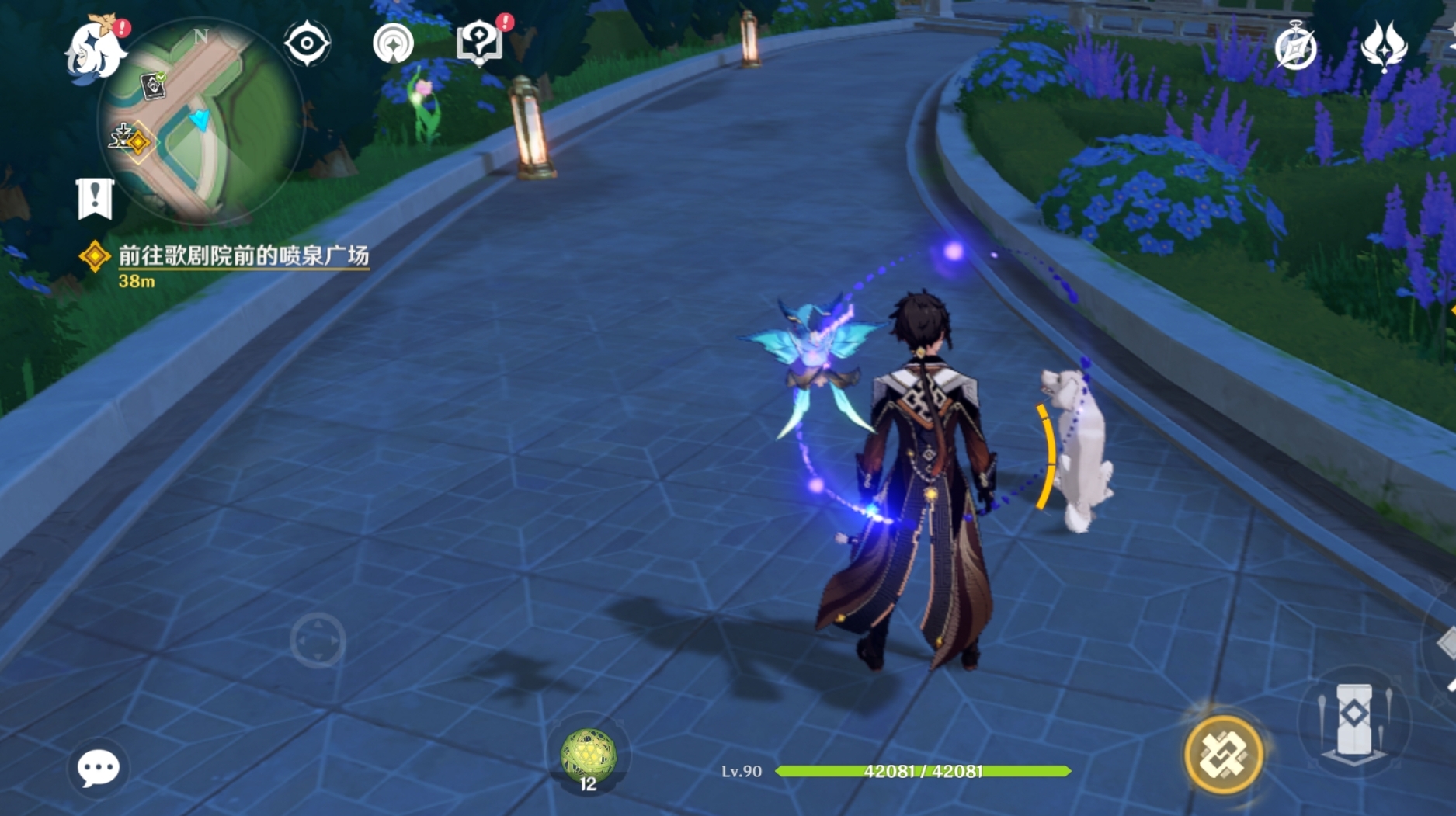The height and width of the screenshot is (816, 1456).
Task: Open the compass icon in top bar
Action: 1295,47
